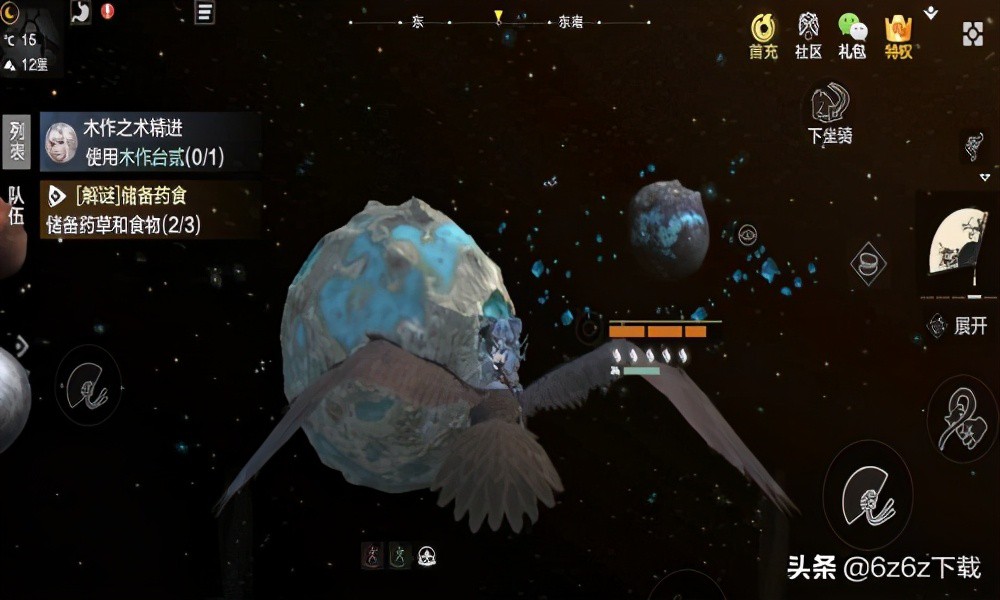Open the hamburger menu icon at top
Viewport: 1000px width, 600px height.
(204, 12)
